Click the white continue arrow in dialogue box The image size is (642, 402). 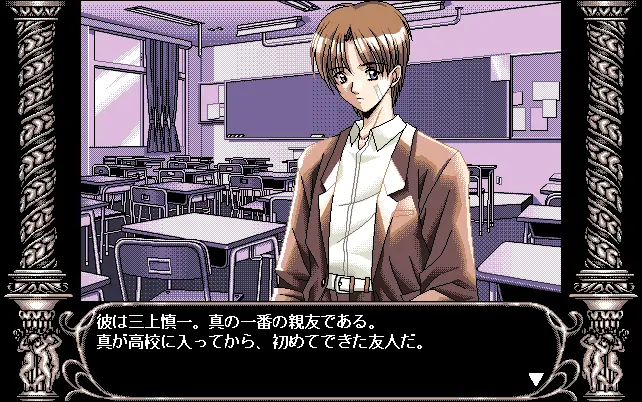(x=536, y=378)
